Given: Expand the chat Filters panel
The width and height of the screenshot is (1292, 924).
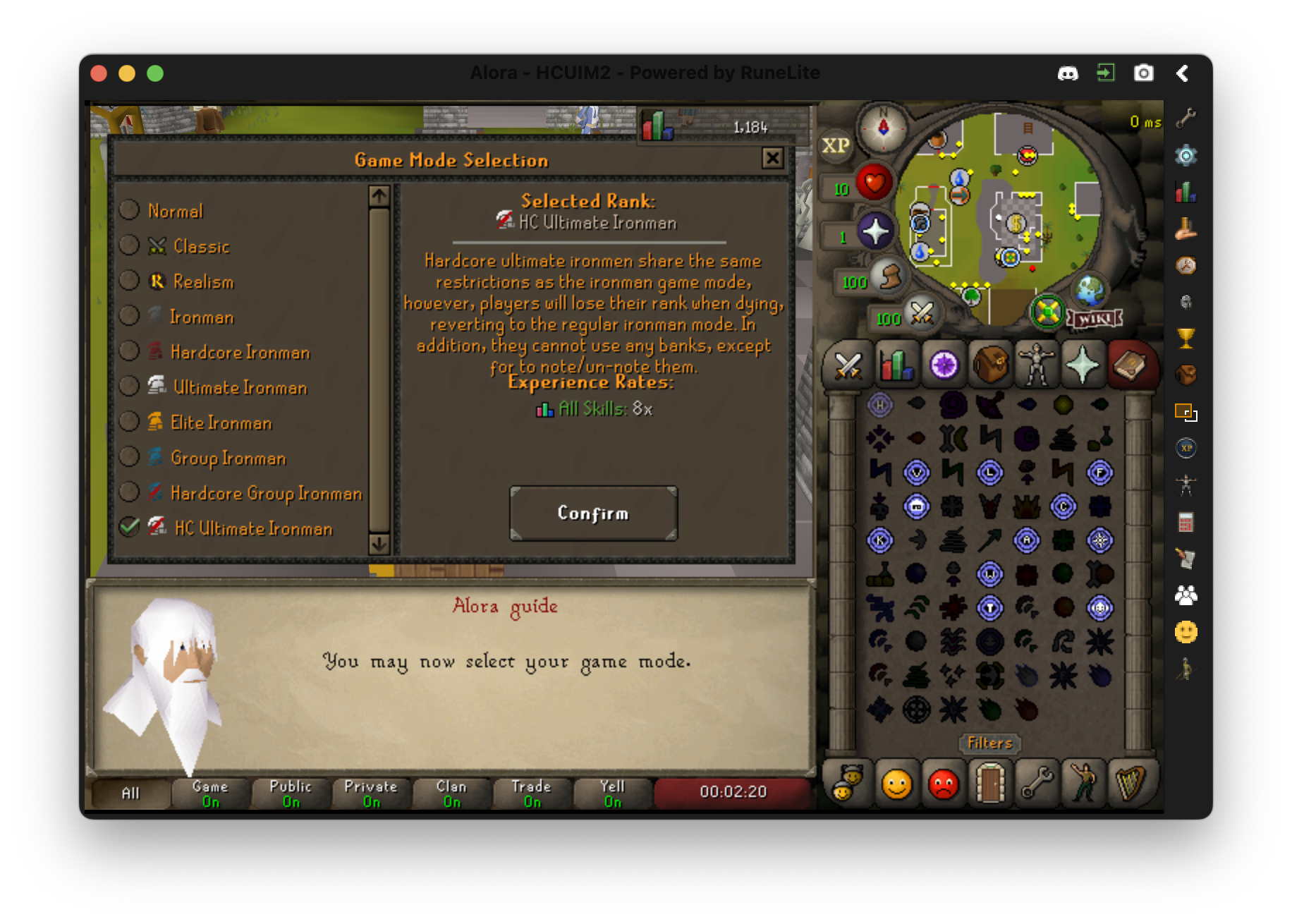Looking at the screenshot, I should click(x=989, y=743).
